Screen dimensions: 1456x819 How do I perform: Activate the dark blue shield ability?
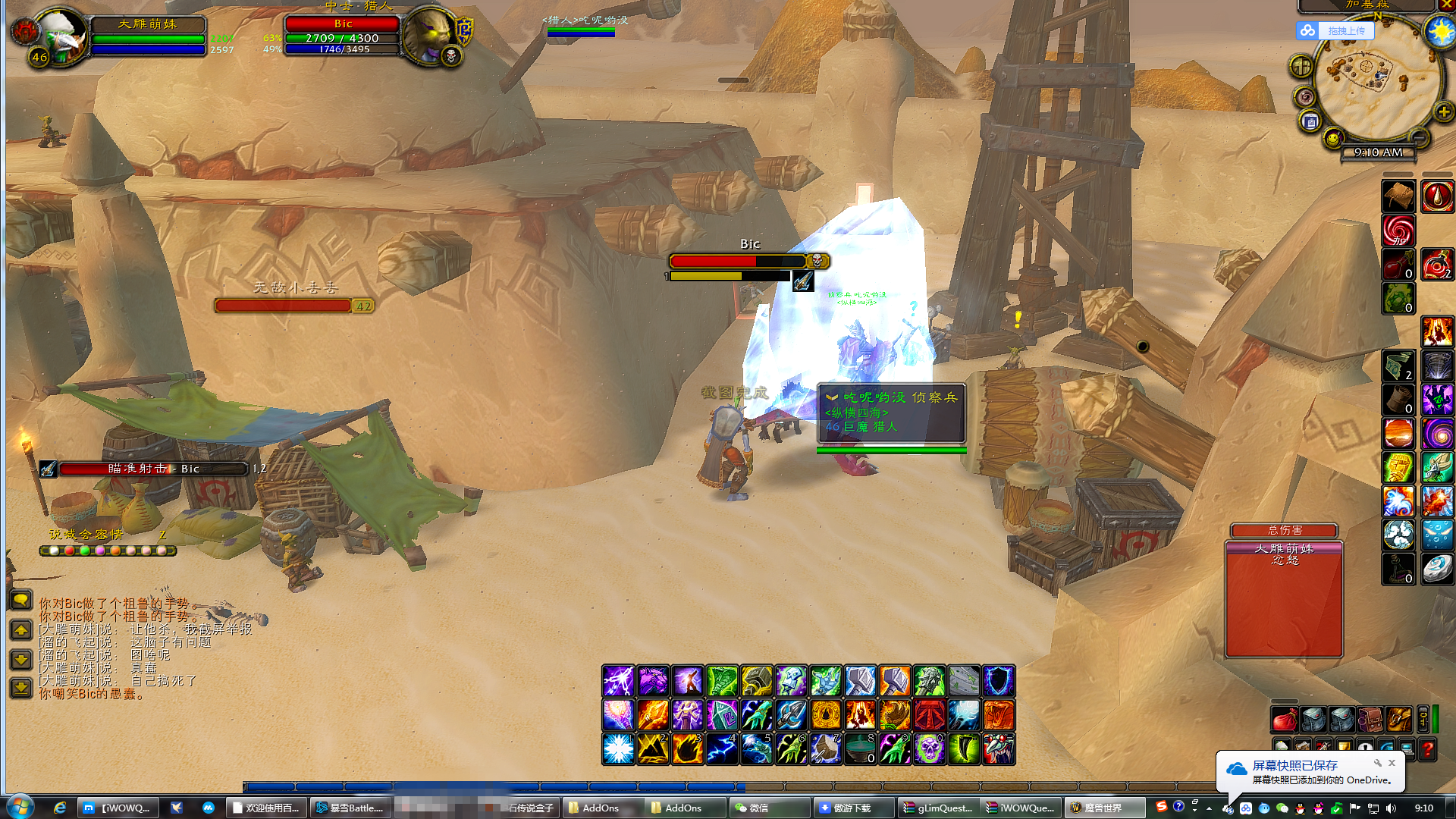pyautogui.click(x=999, y=681)
